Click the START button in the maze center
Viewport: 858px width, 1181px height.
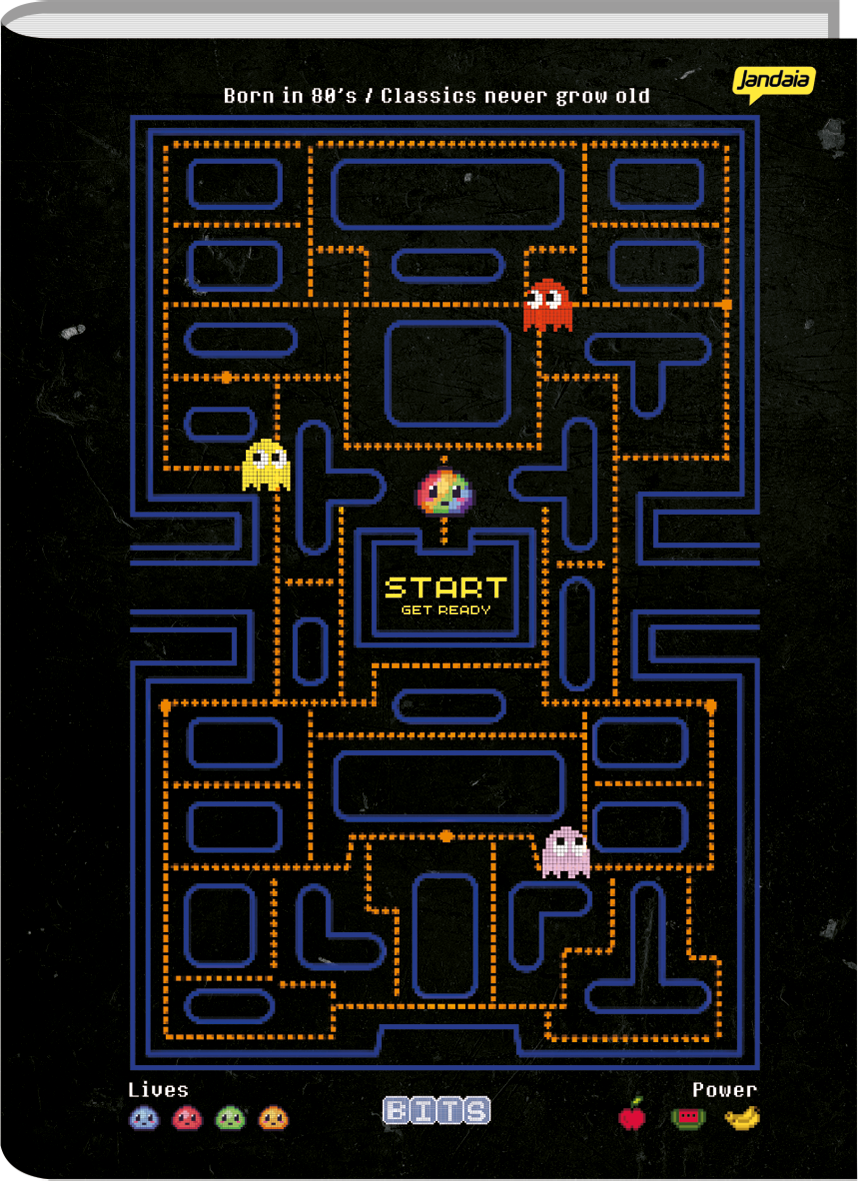(446, 588)
